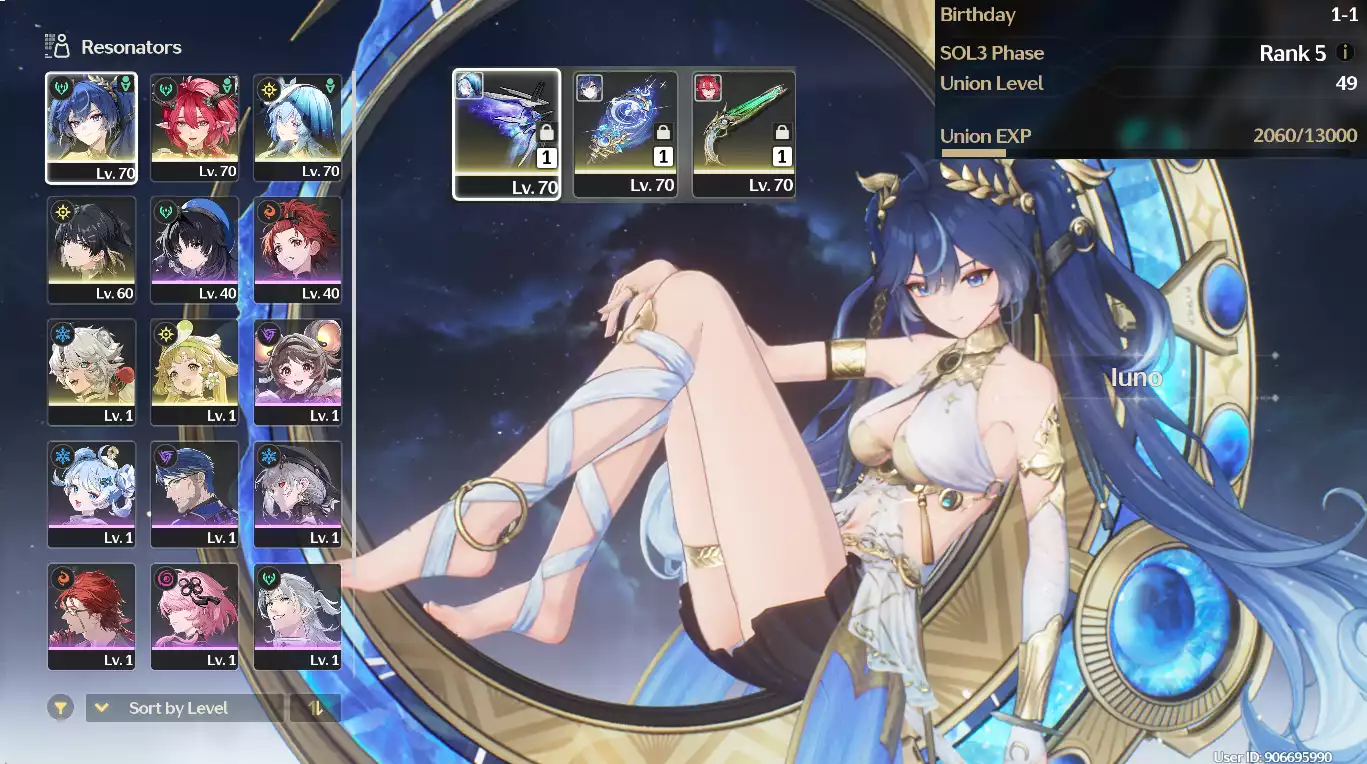Select the blue-haired Iuno resonator portrait
The width and height of the screenshot is (1367, 764).
point(91,127)
